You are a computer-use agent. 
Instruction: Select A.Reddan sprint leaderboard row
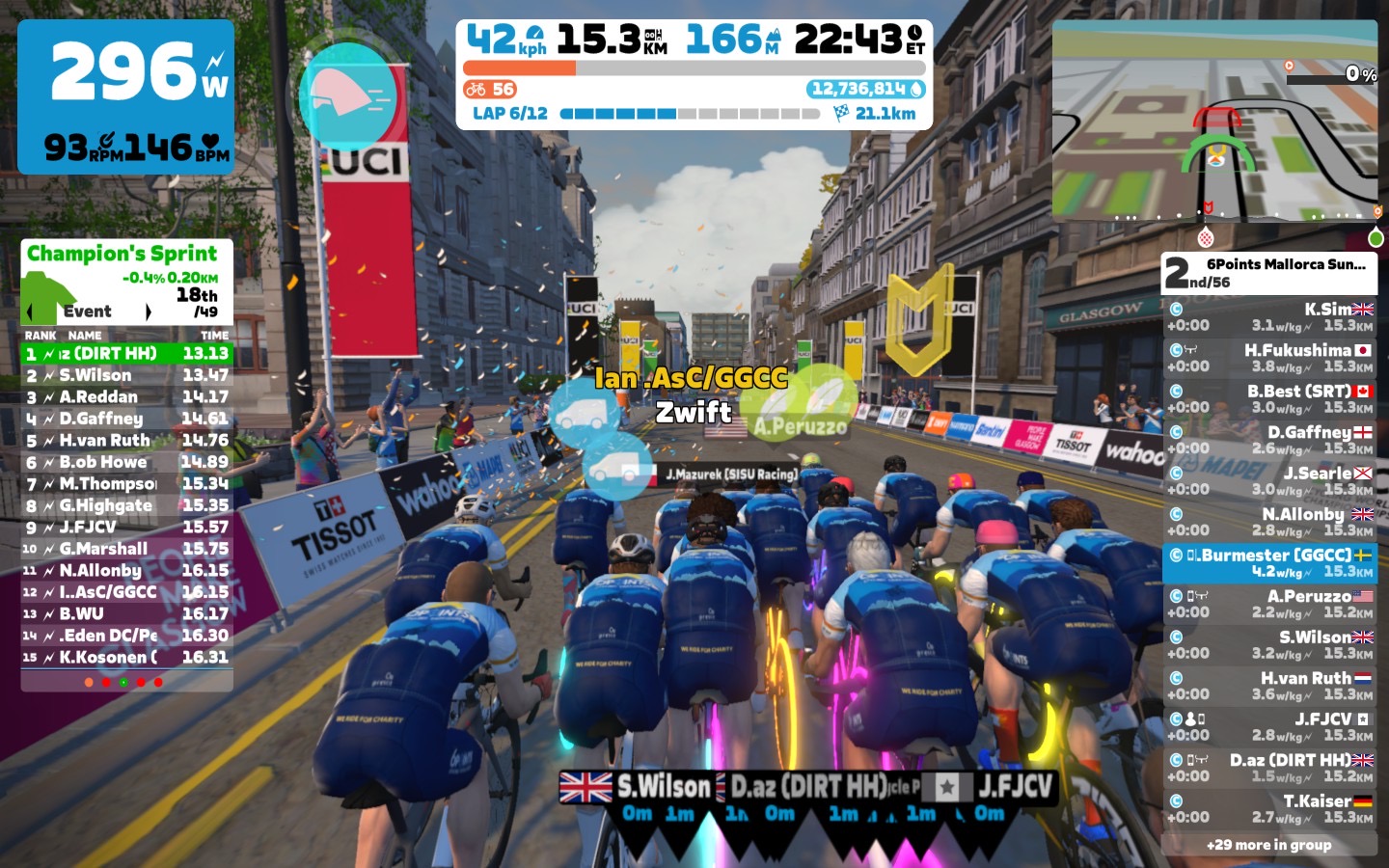click(x=126, y=396)
